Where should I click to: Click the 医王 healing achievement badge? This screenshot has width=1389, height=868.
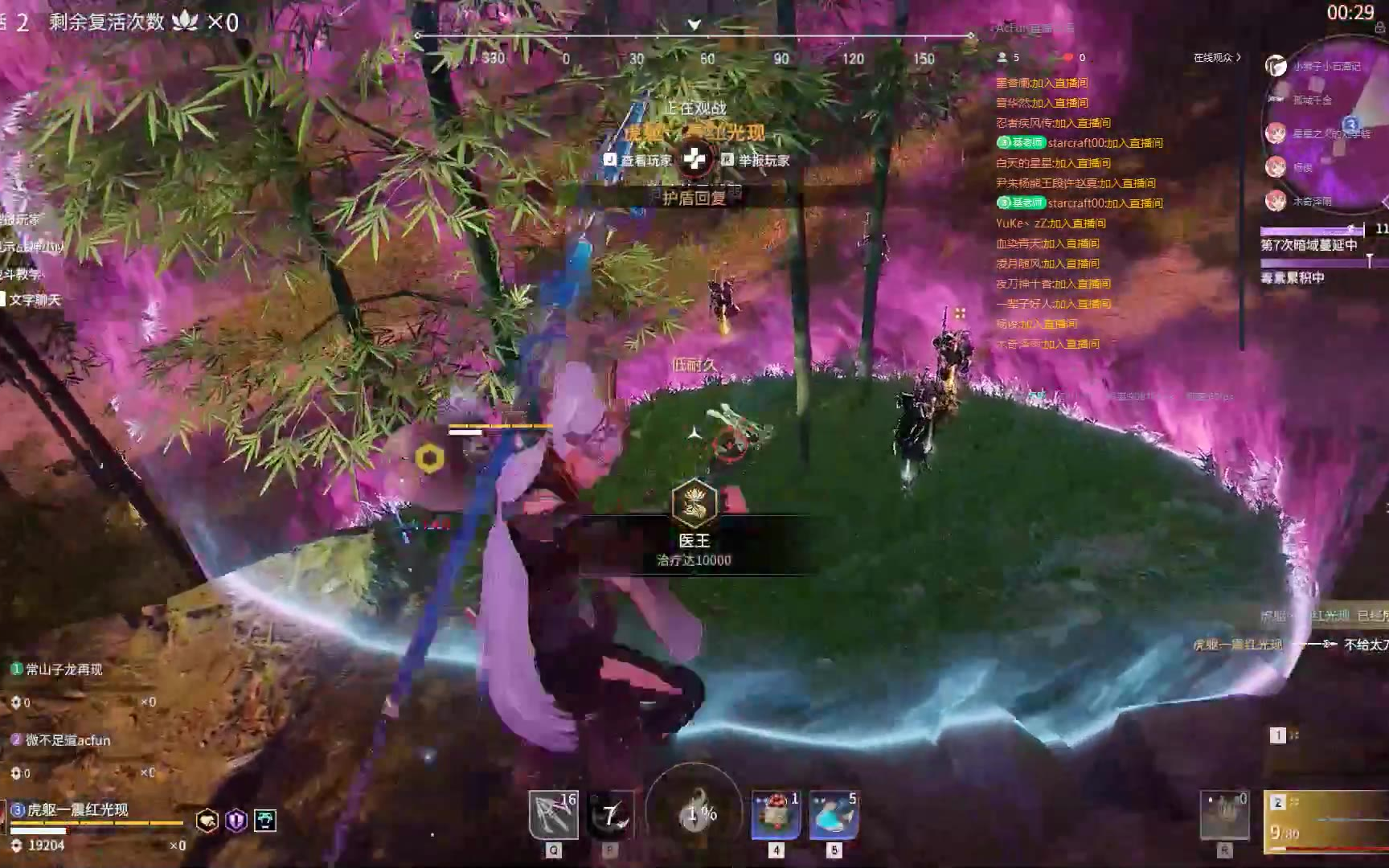point(693,502)
